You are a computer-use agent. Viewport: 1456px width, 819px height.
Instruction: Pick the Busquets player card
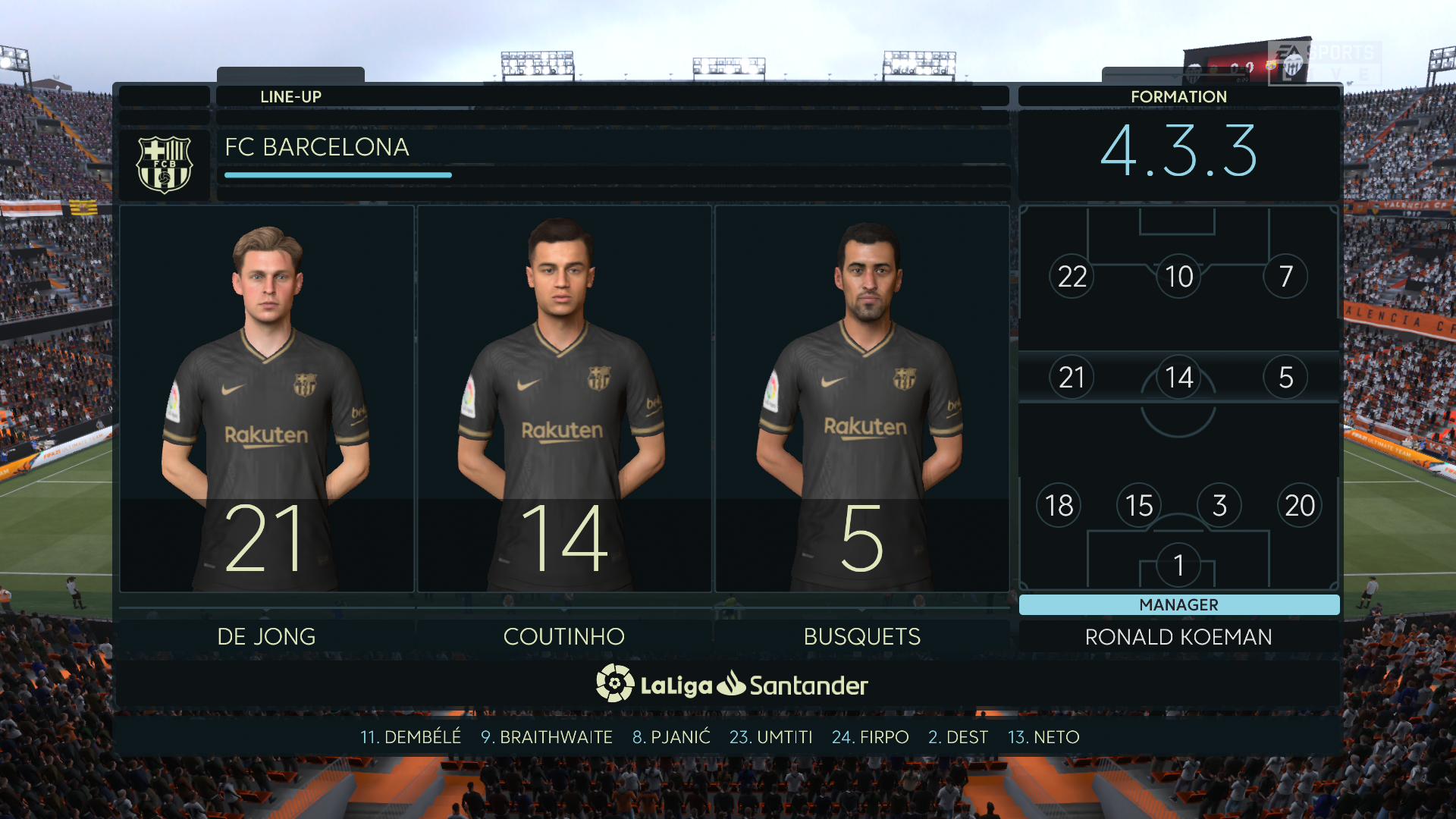tap(862, 398)
